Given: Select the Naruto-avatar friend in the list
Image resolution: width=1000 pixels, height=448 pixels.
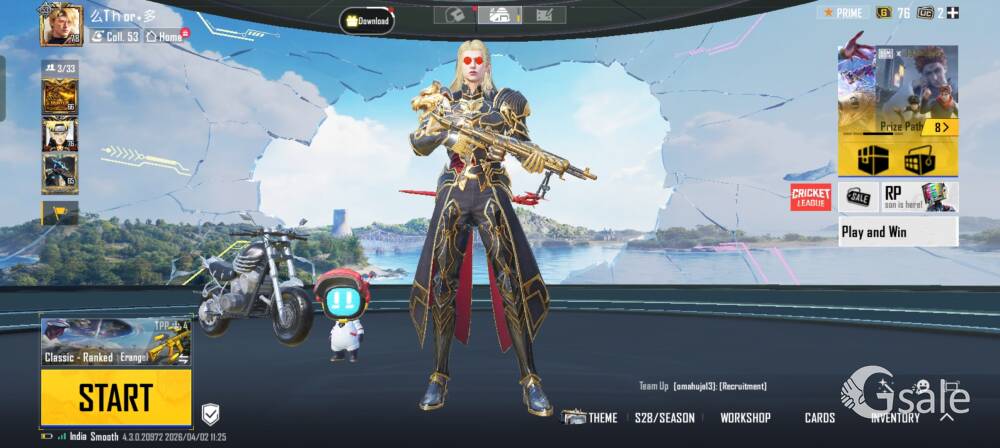Looking at the screenshot, I should (59, 134).
